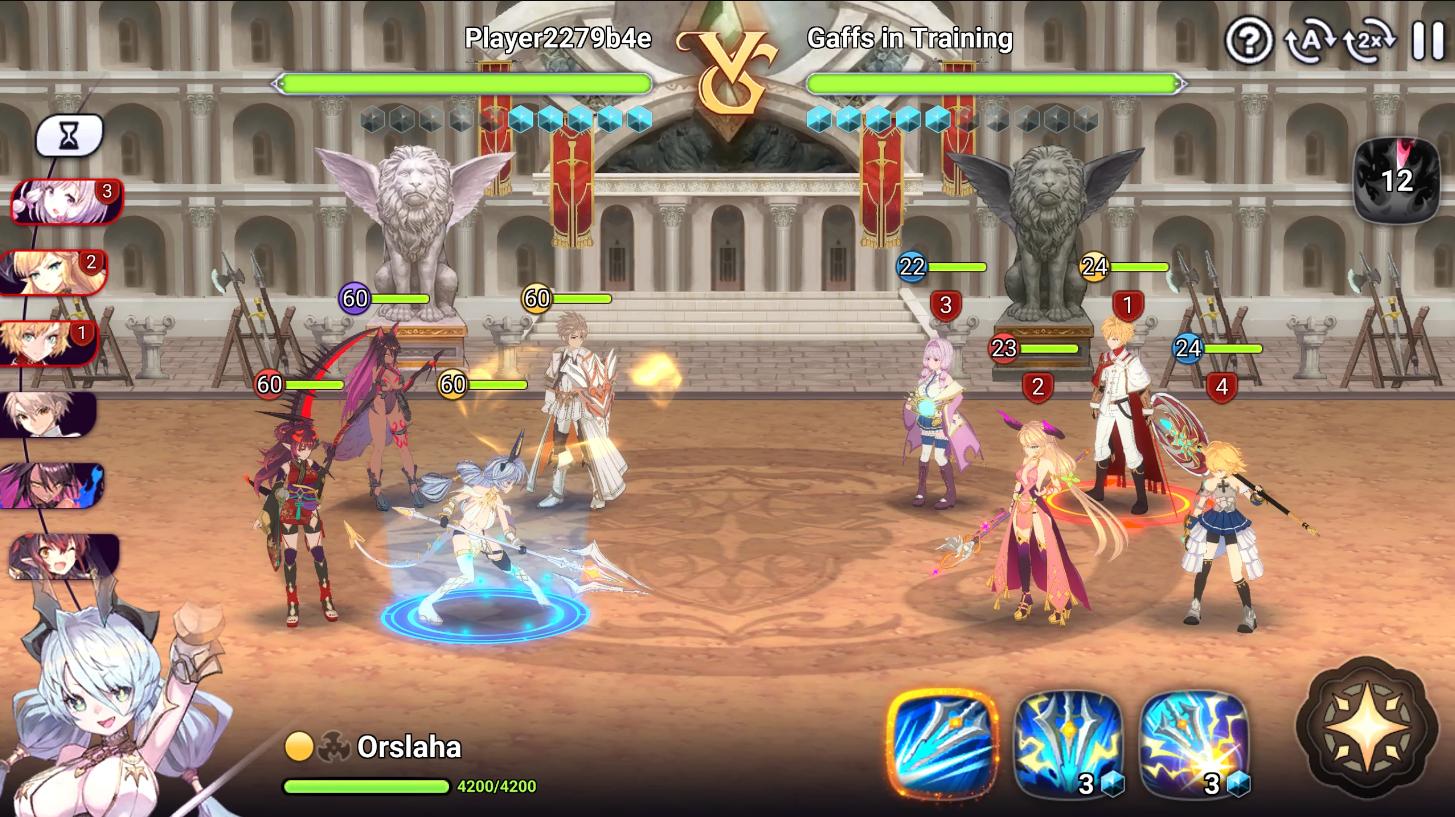Activate the lightning trident skill
Image resolution: width=1455 pixels, height=817 pixels.
[1069, 744]
